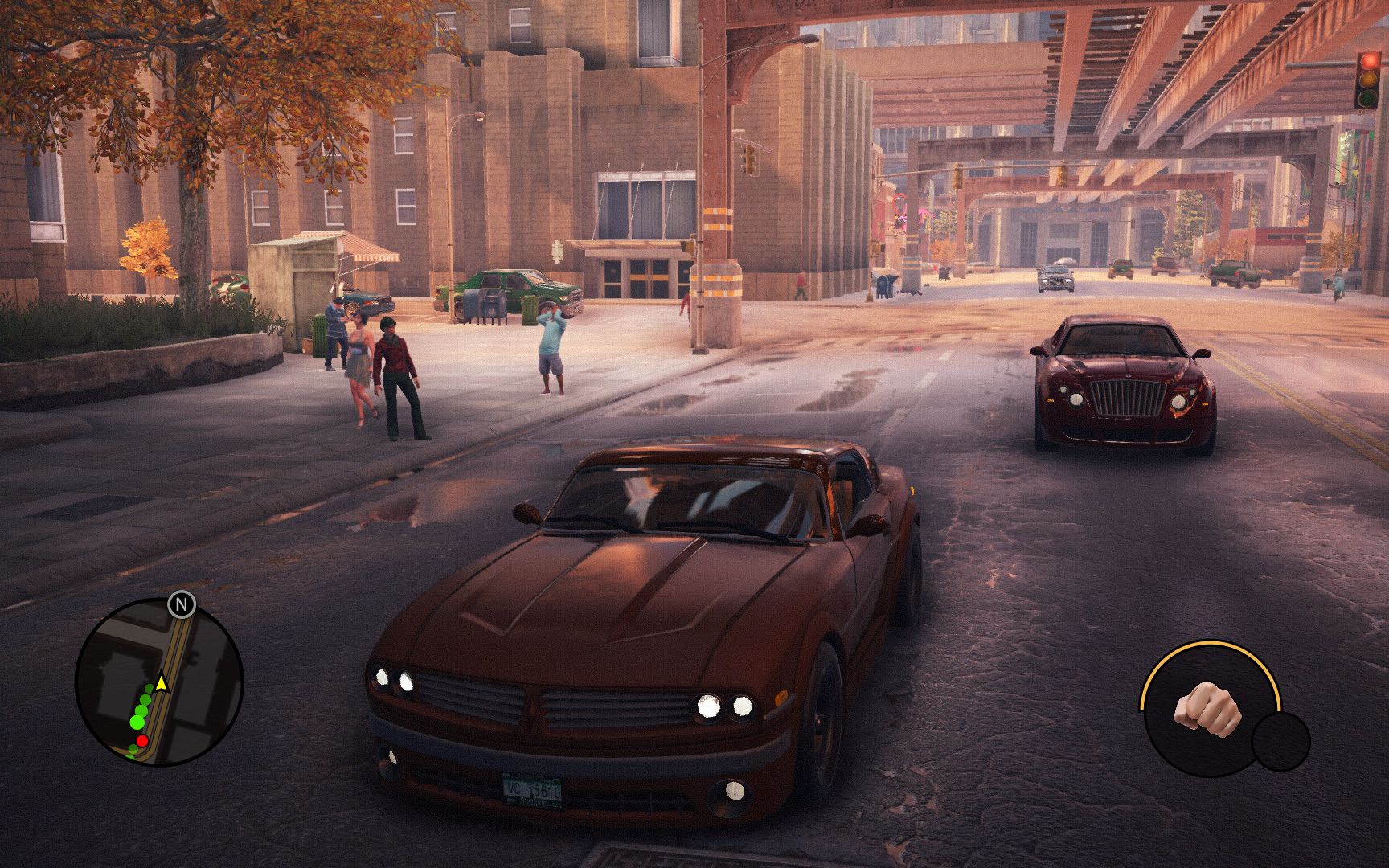
Task: Click the yellow player arrow on minimap
Action: pos(162,683)
